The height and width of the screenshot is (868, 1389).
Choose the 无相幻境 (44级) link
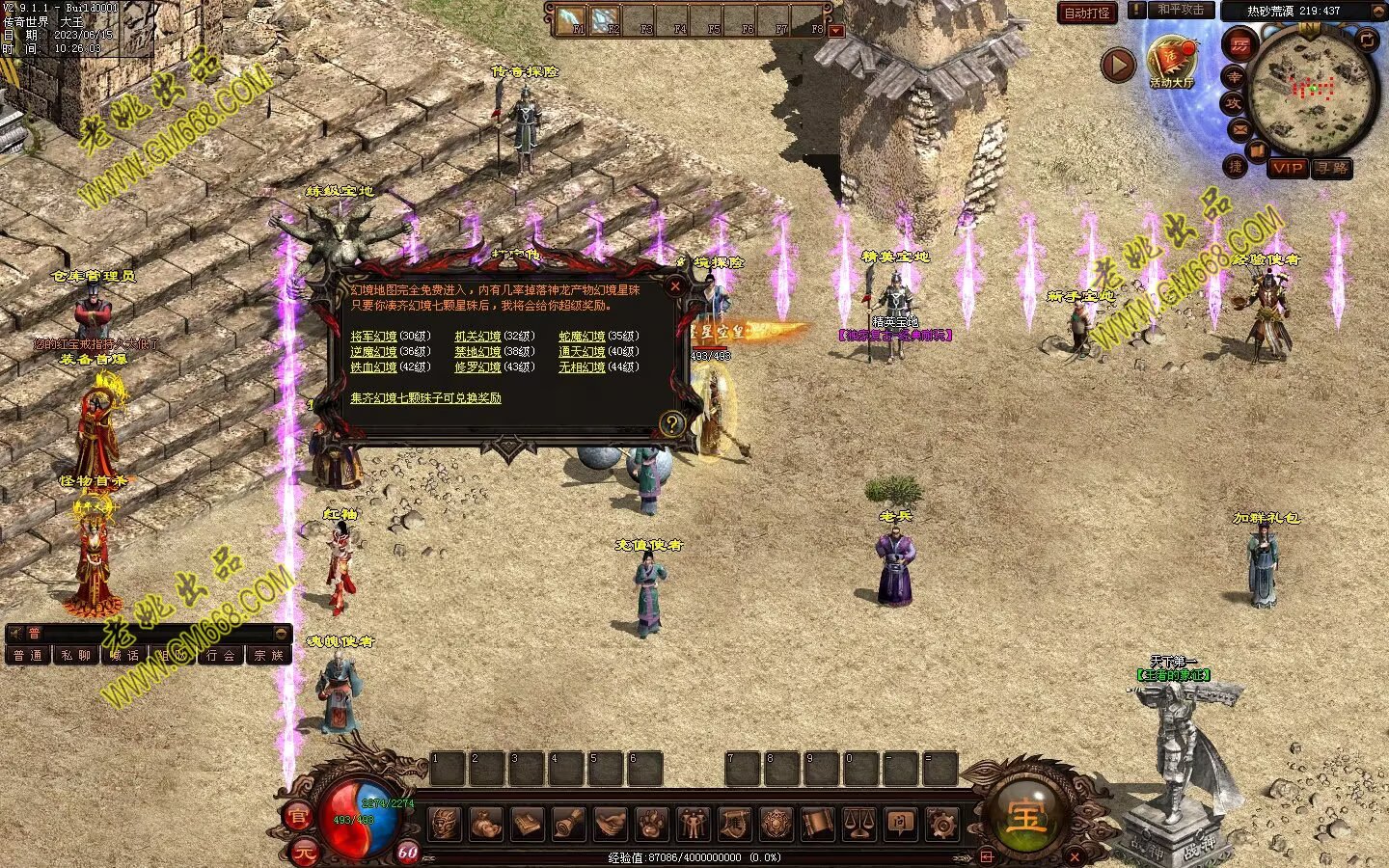coord(582,367)
